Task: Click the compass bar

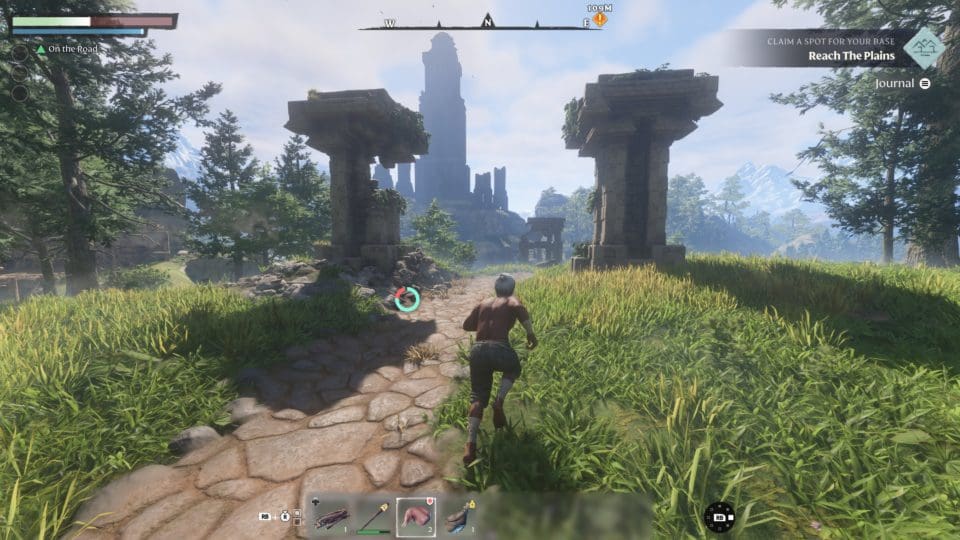Action: tap(480, 23)
